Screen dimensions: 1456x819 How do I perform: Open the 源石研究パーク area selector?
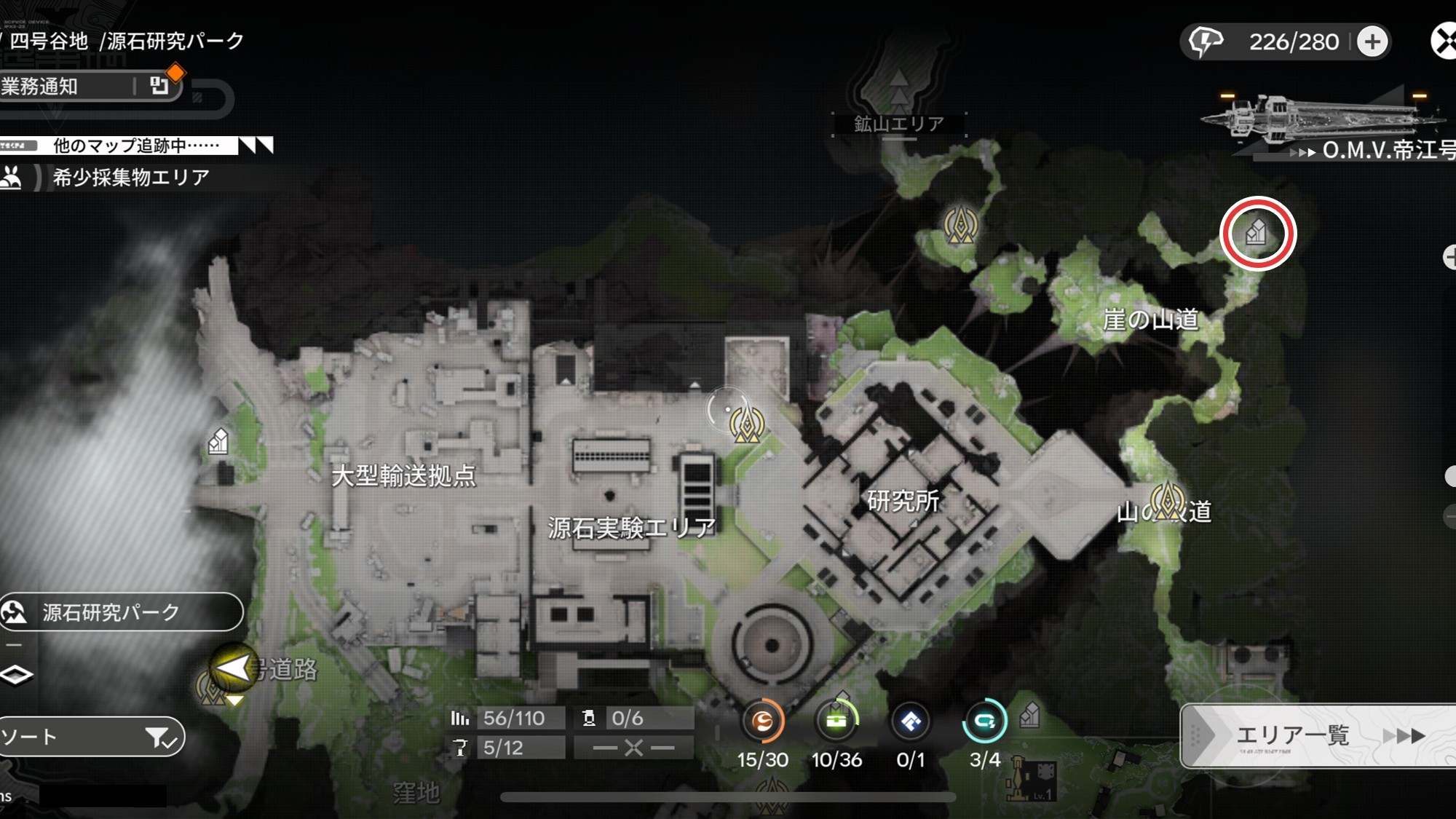point(121,612)
